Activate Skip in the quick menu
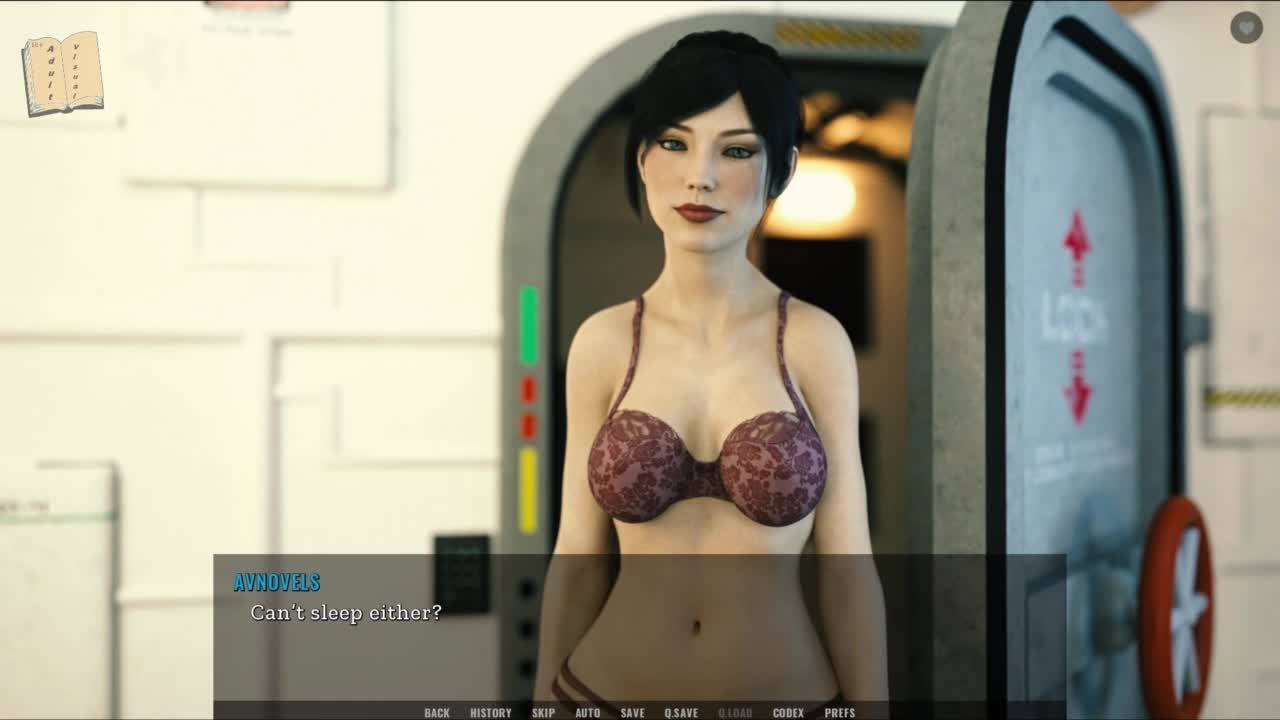This screenshot has width=1280, height=720. pos(543,712)
